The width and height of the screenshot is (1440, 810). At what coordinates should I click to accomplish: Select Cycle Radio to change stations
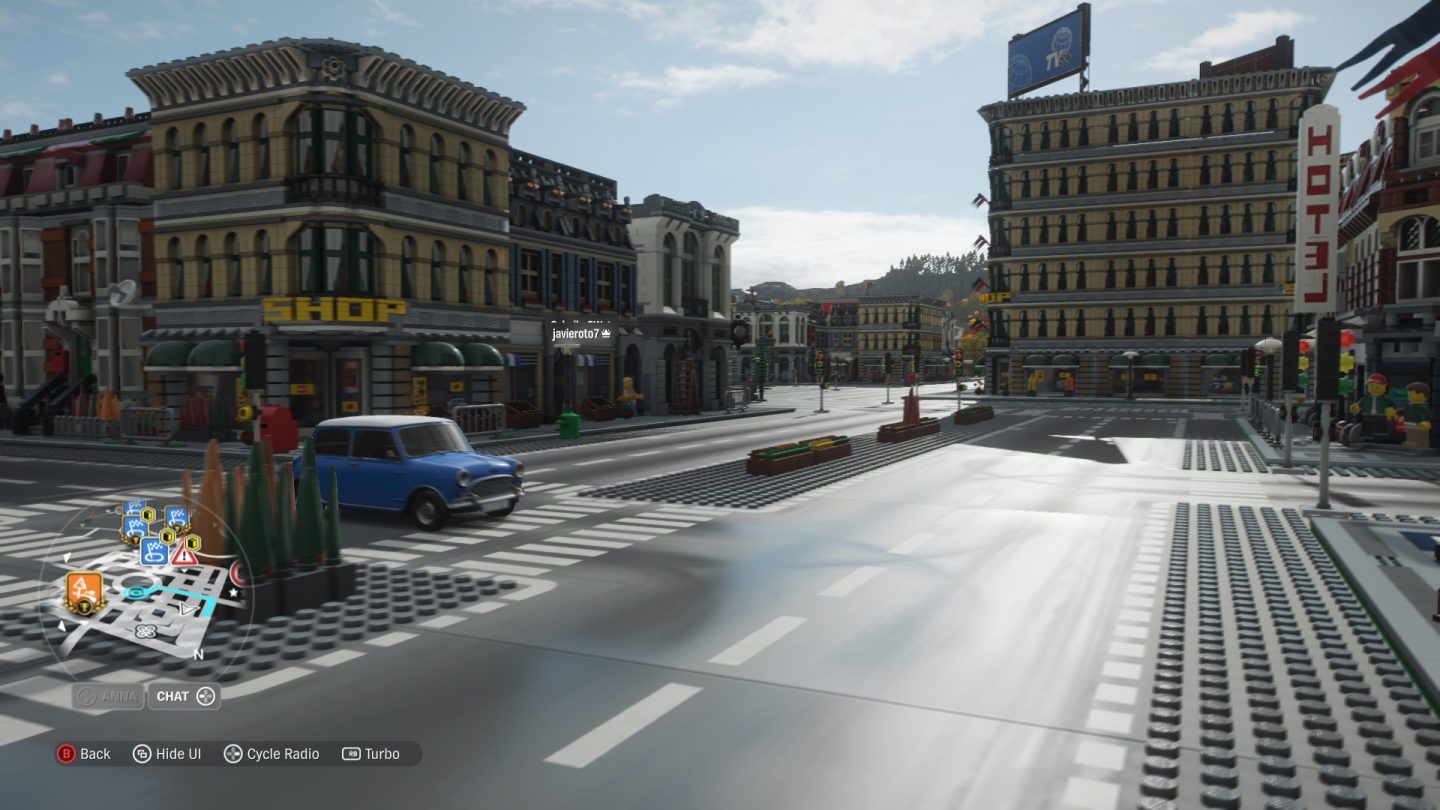point(283,754)
